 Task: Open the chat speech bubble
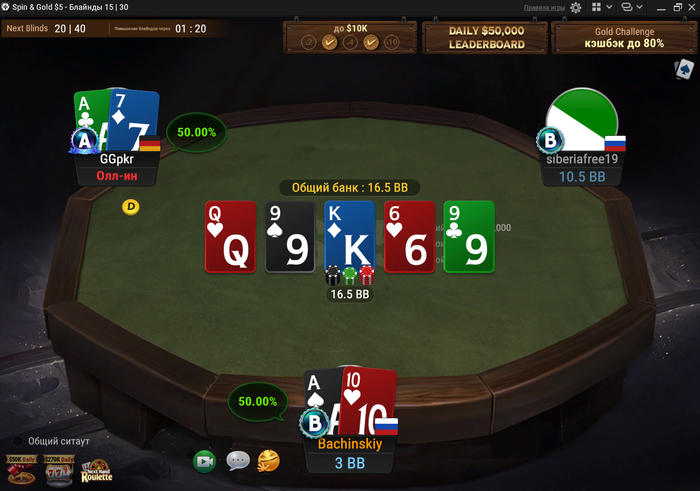[x=238, y=461]
